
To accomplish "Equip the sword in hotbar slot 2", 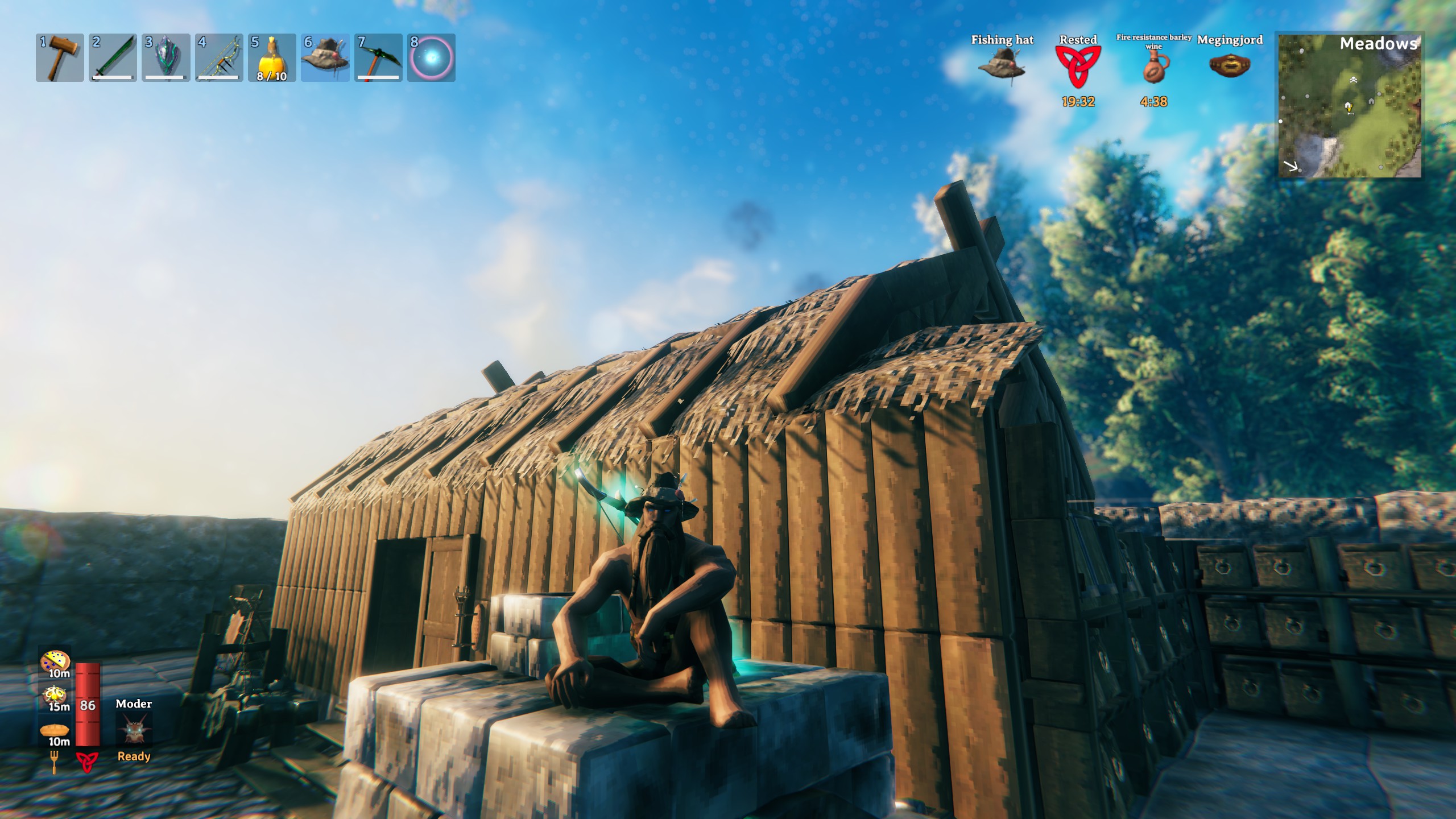I will tap(113, 59).
